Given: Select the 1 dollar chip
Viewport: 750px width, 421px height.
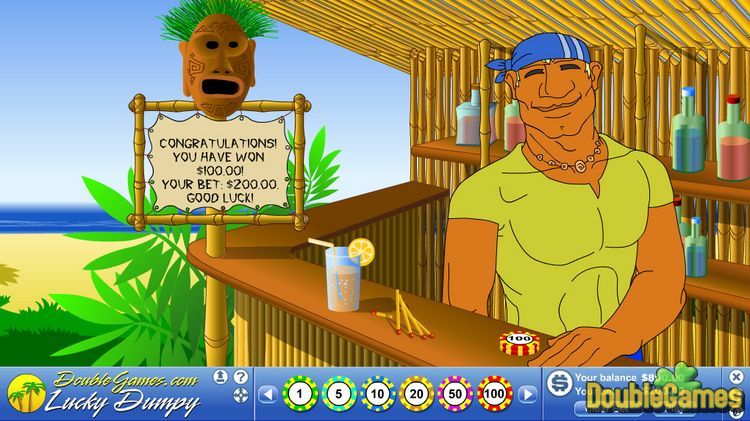Looking at the screenshot, I should click(299, 394).
